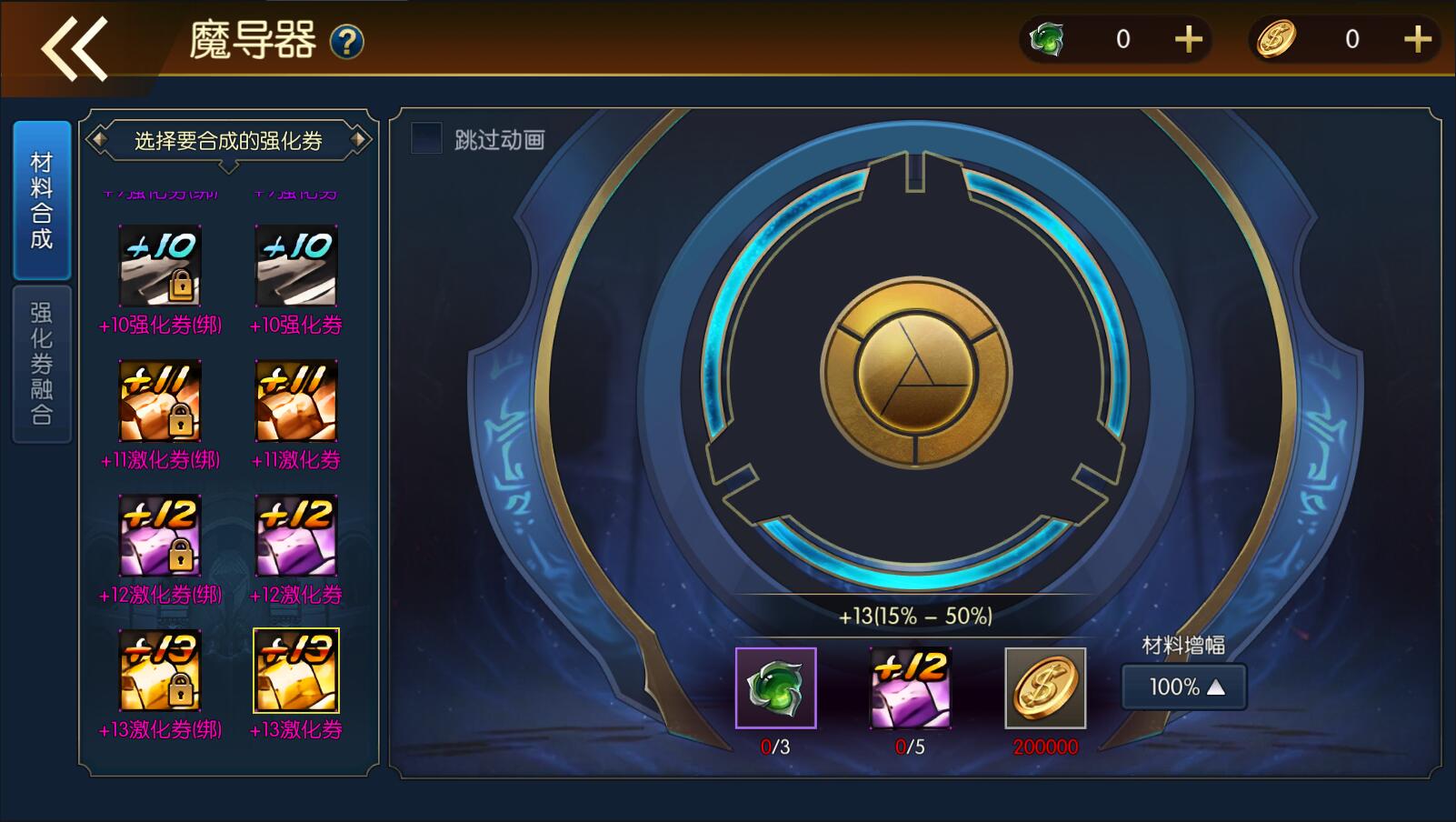Viewport: 1456px width, 822px height.
Task: Open the 魔导器 help question mark
Action: tap(346, 42)
